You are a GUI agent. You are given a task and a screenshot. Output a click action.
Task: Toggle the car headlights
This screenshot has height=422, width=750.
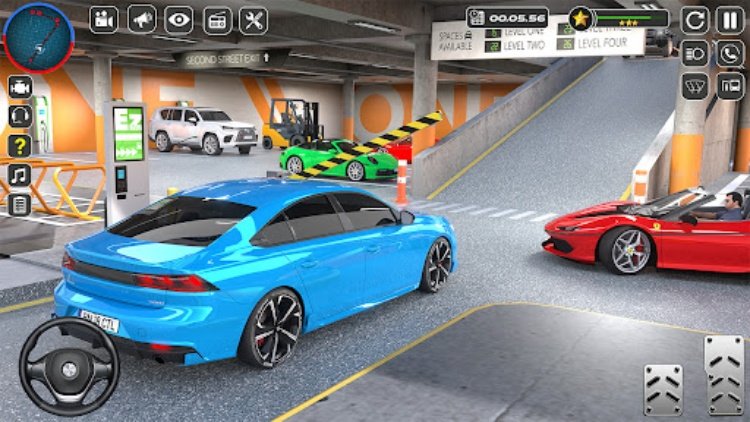coord(696,53)
